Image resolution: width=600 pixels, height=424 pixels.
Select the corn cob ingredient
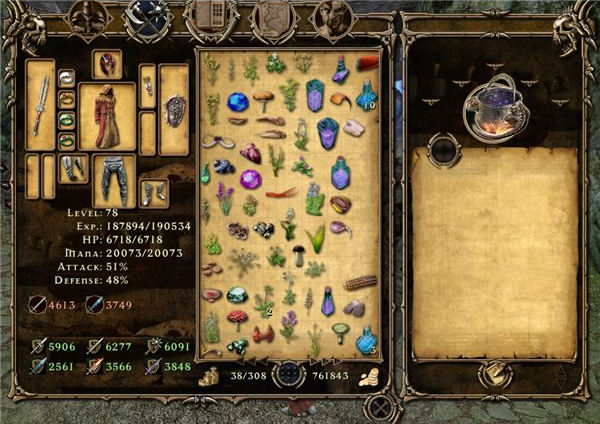tap(359, 283)
